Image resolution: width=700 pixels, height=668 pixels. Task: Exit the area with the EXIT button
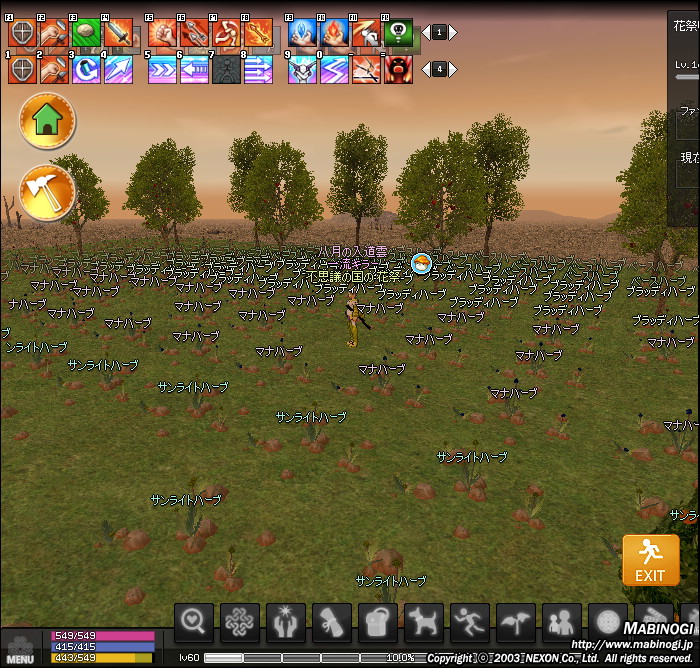click(x=650, y=560)
